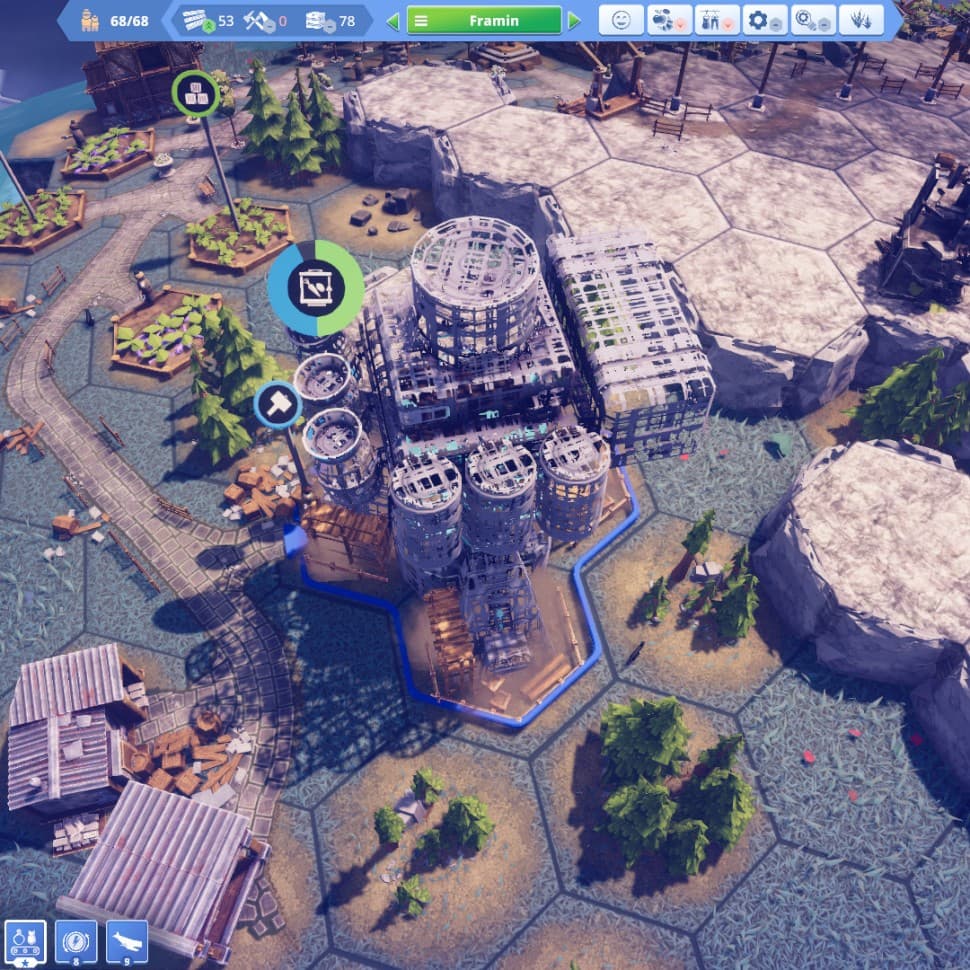Select the whale build category

(127, 942)
